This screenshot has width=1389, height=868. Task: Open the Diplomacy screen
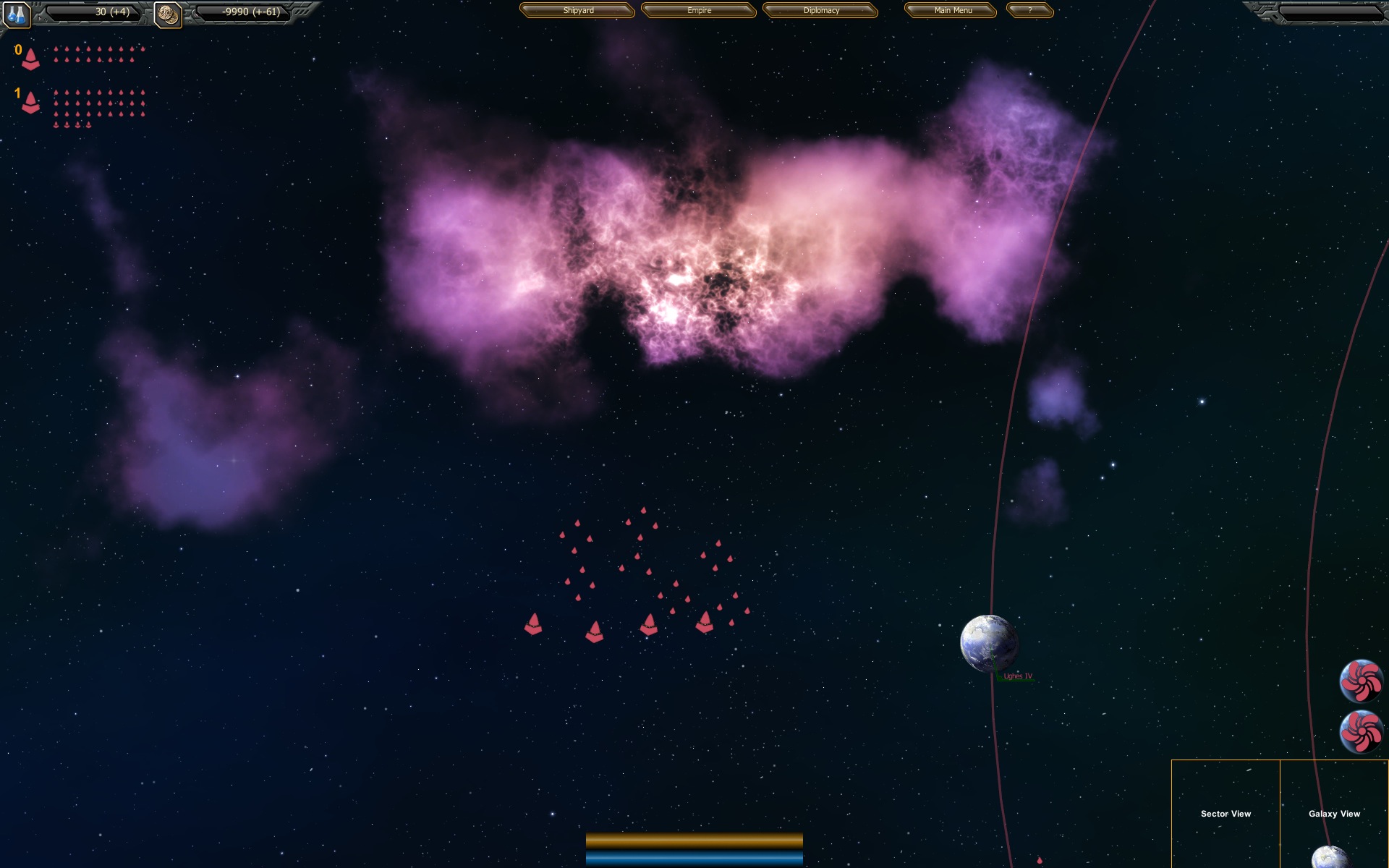pos(820,11)
